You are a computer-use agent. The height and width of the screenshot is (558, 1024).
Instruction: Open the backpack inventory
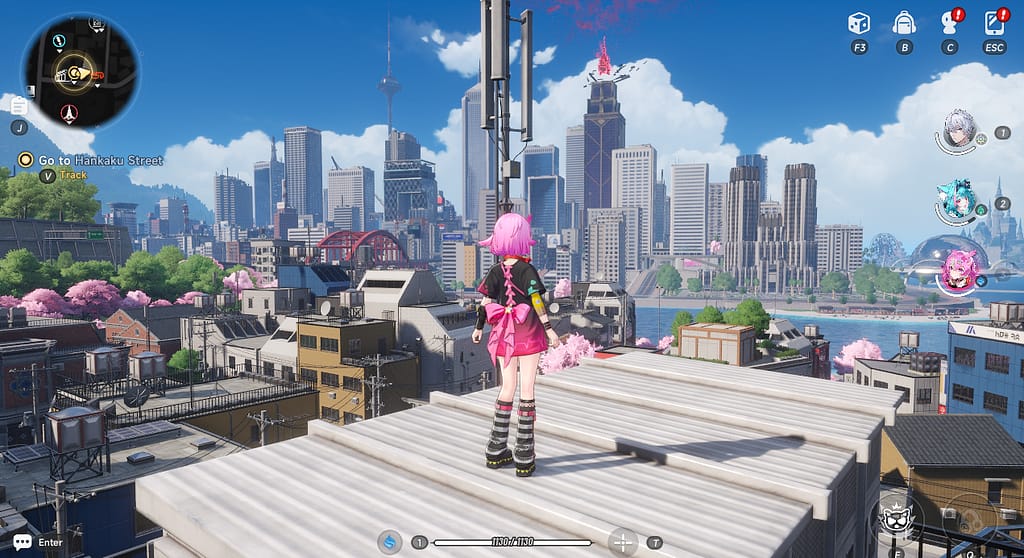[904, 23]
